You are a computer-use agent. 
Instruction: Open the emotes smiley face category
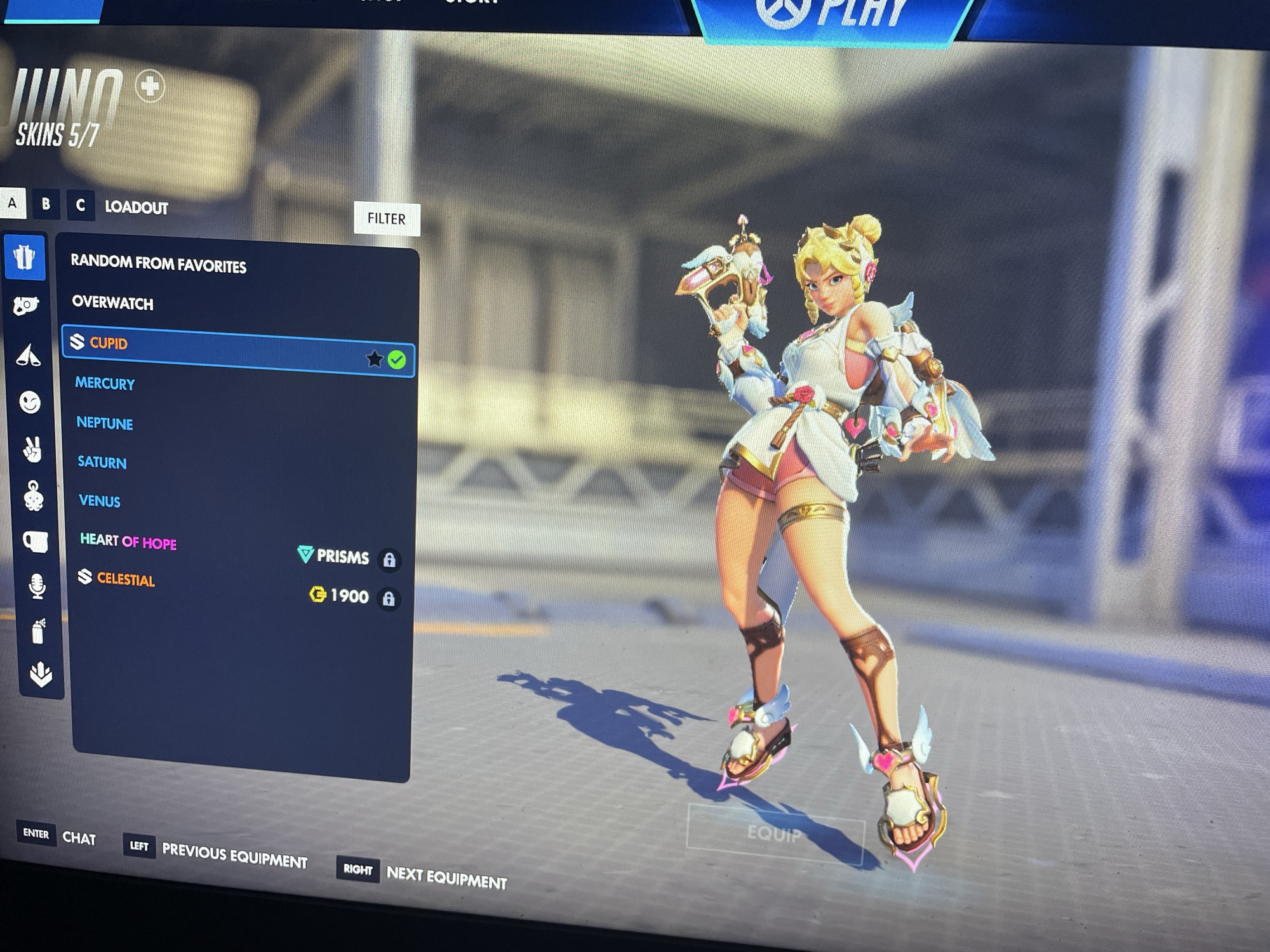point(30,402)
